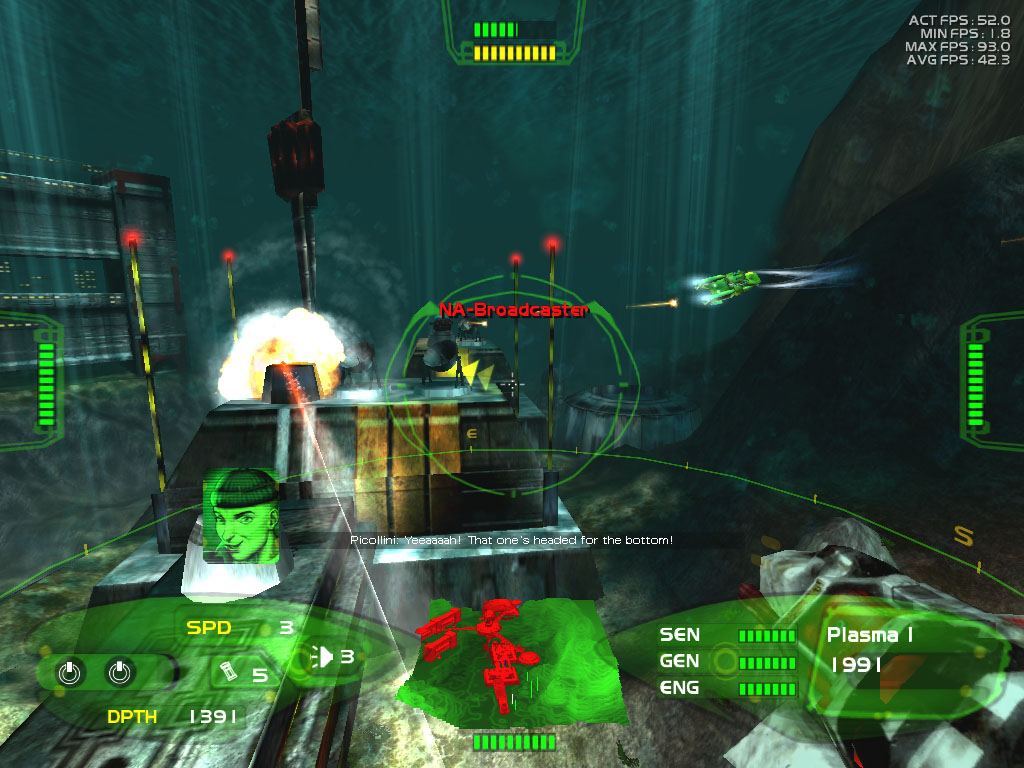This screenshot has width=1024, height=768.
Task: Click Picollini's green comm portrait
Action: [x=240, y=517]
